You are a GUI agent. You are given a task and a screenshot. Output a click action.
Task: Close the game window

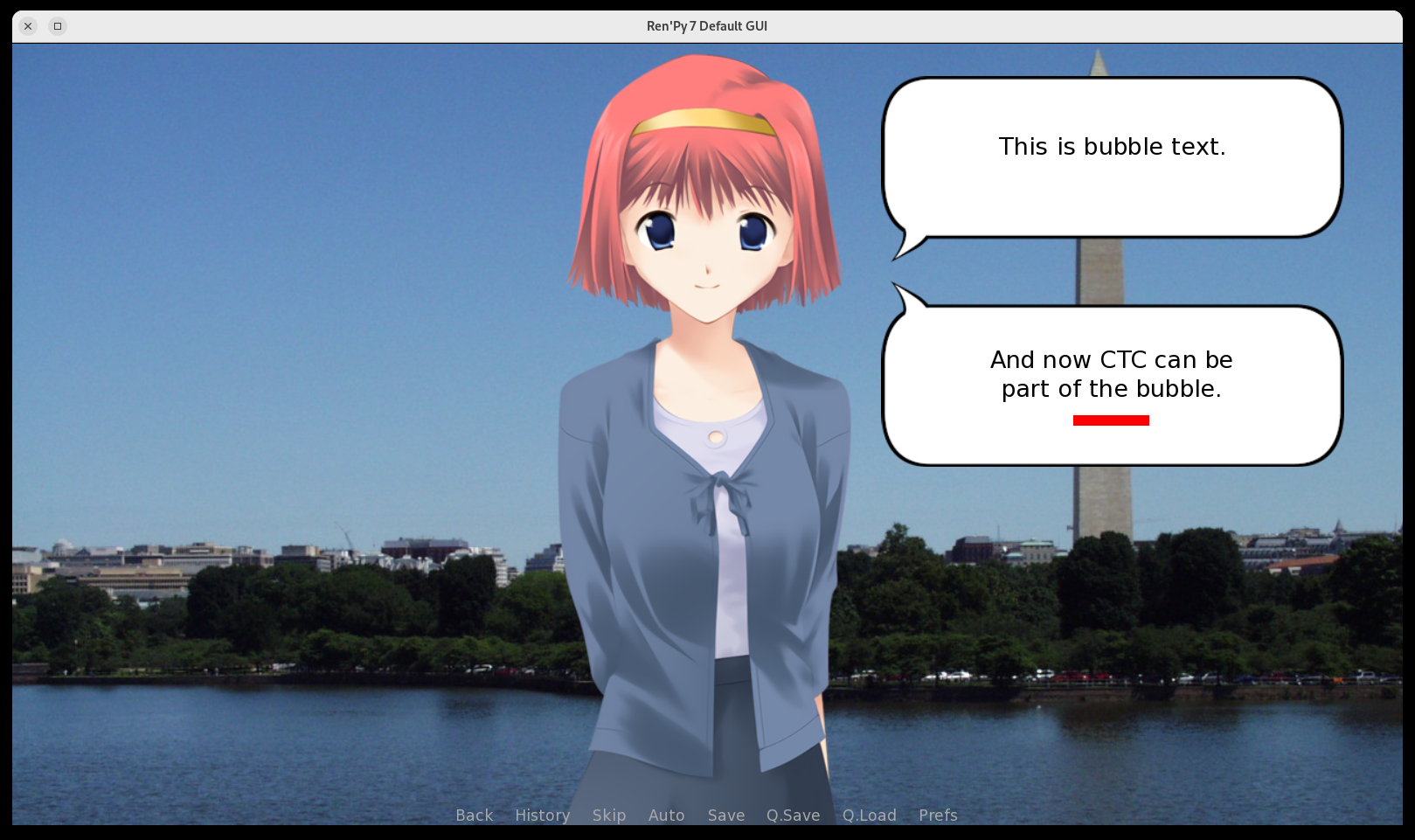(28, 26)
